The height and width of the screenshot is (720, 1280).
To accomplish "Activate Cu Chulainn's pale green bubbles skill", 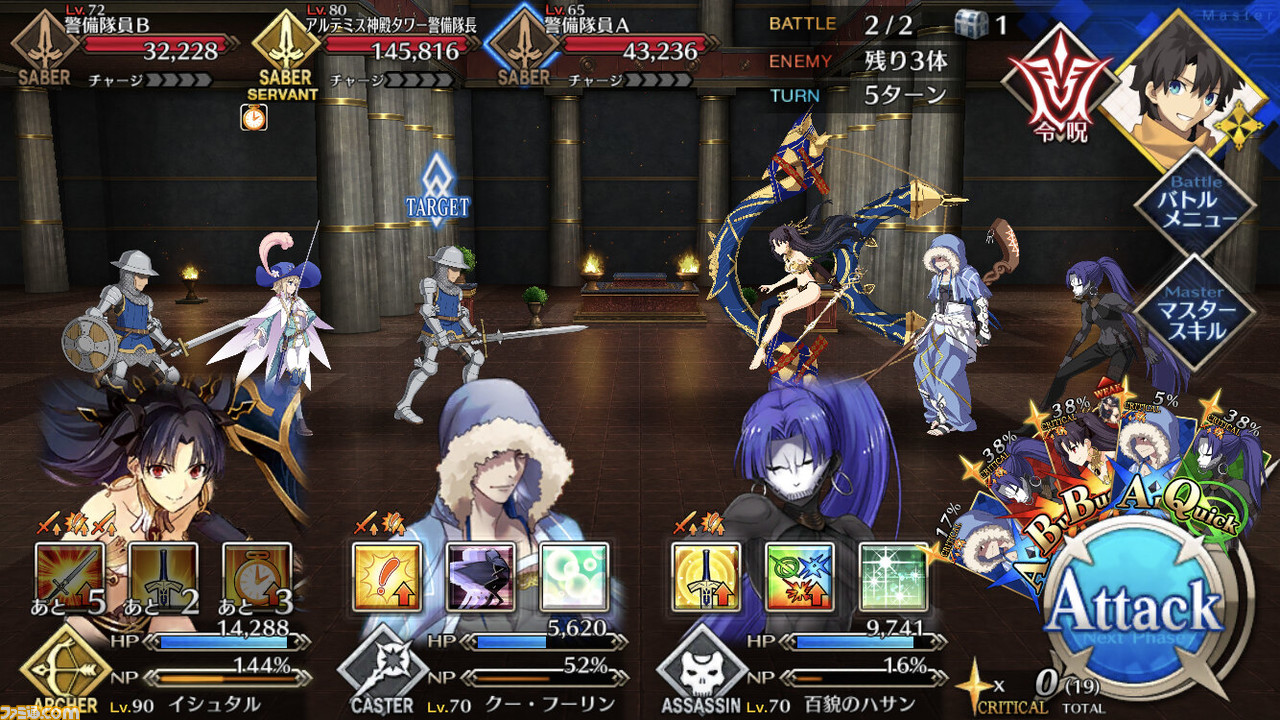I will (575, 577).
